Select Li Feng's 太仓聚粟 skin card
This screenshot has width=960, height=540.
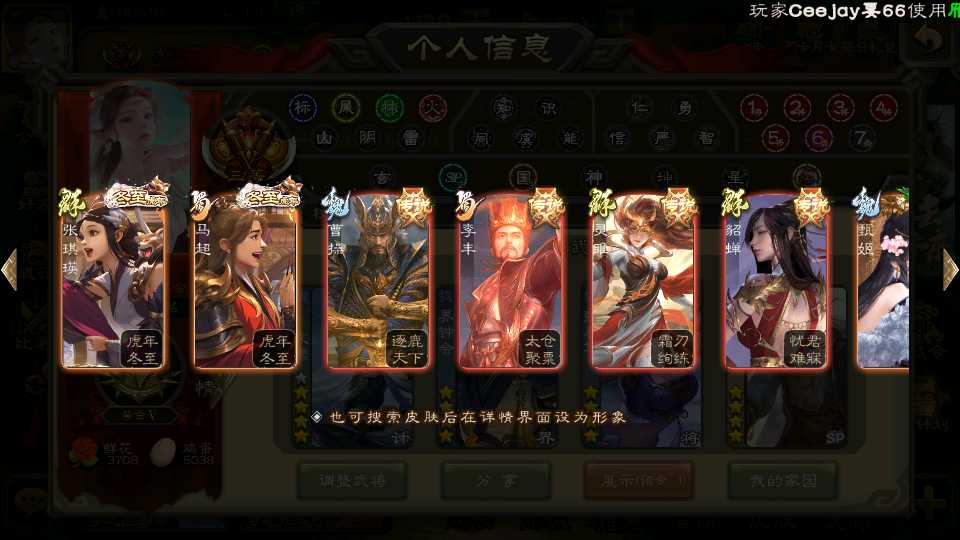(x=511, y=282)
